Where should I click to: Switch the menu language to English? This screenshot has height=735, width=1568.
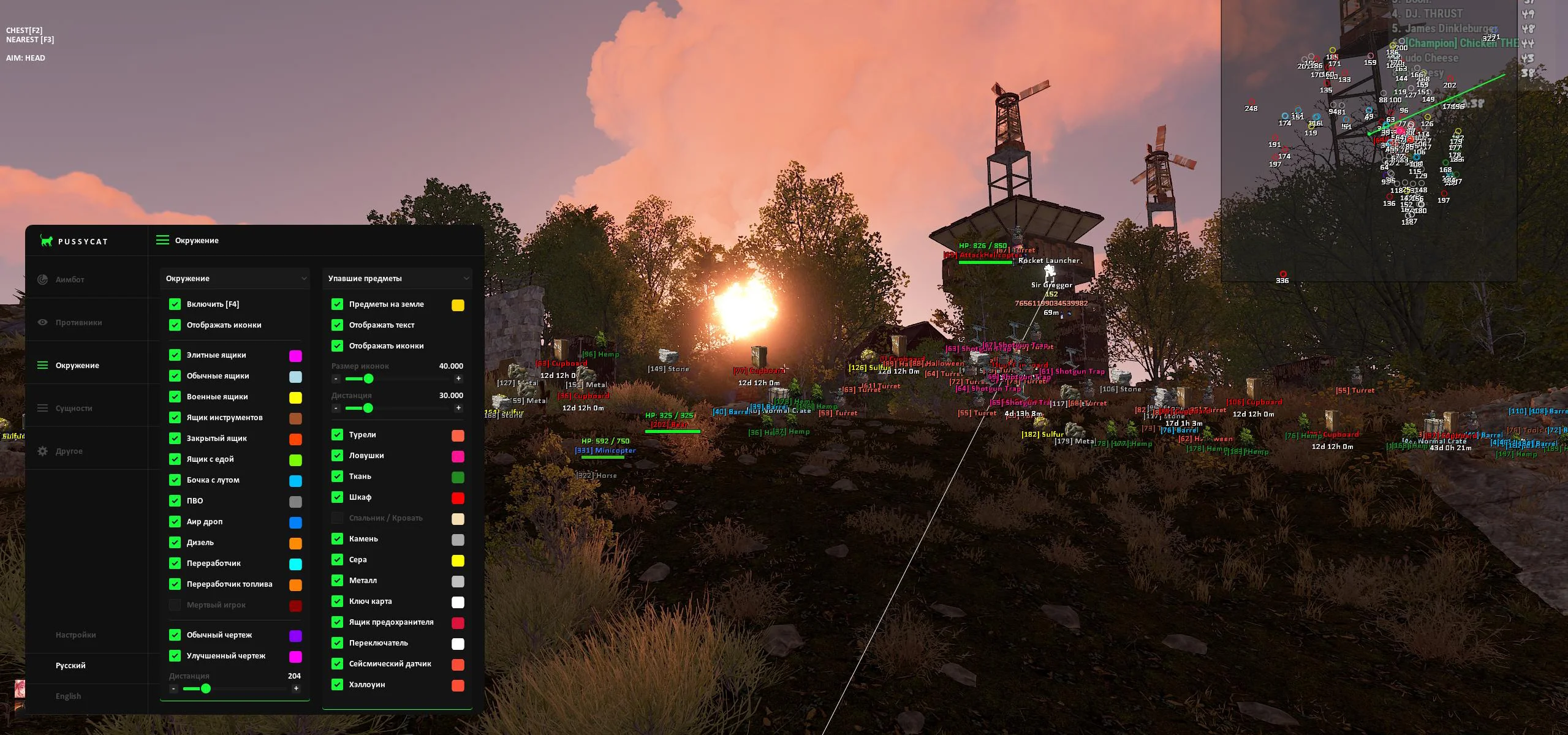[x=68, y=696]
